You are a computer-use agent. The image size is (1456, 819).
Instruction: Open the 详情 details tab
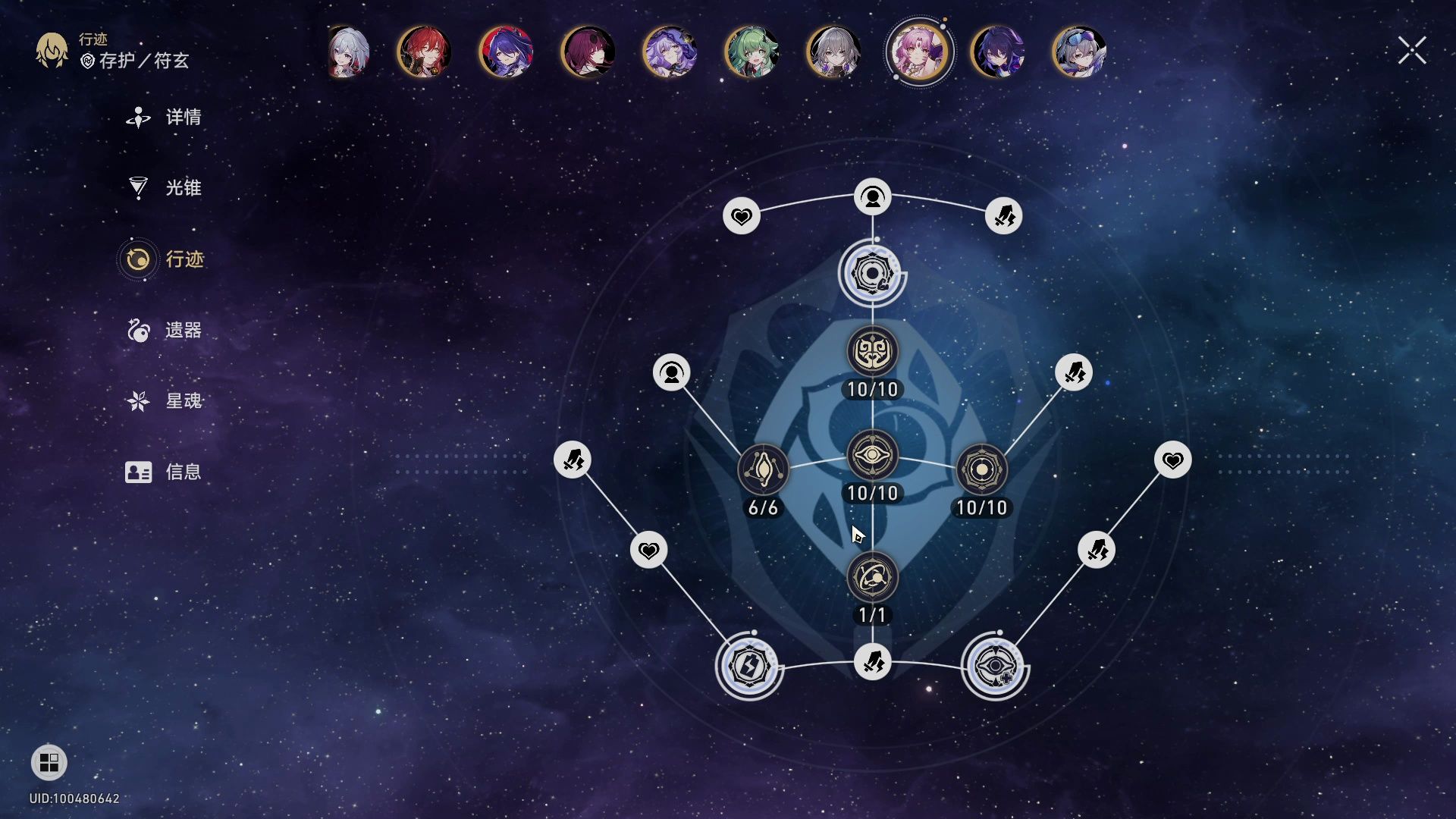tap(165, 118)
